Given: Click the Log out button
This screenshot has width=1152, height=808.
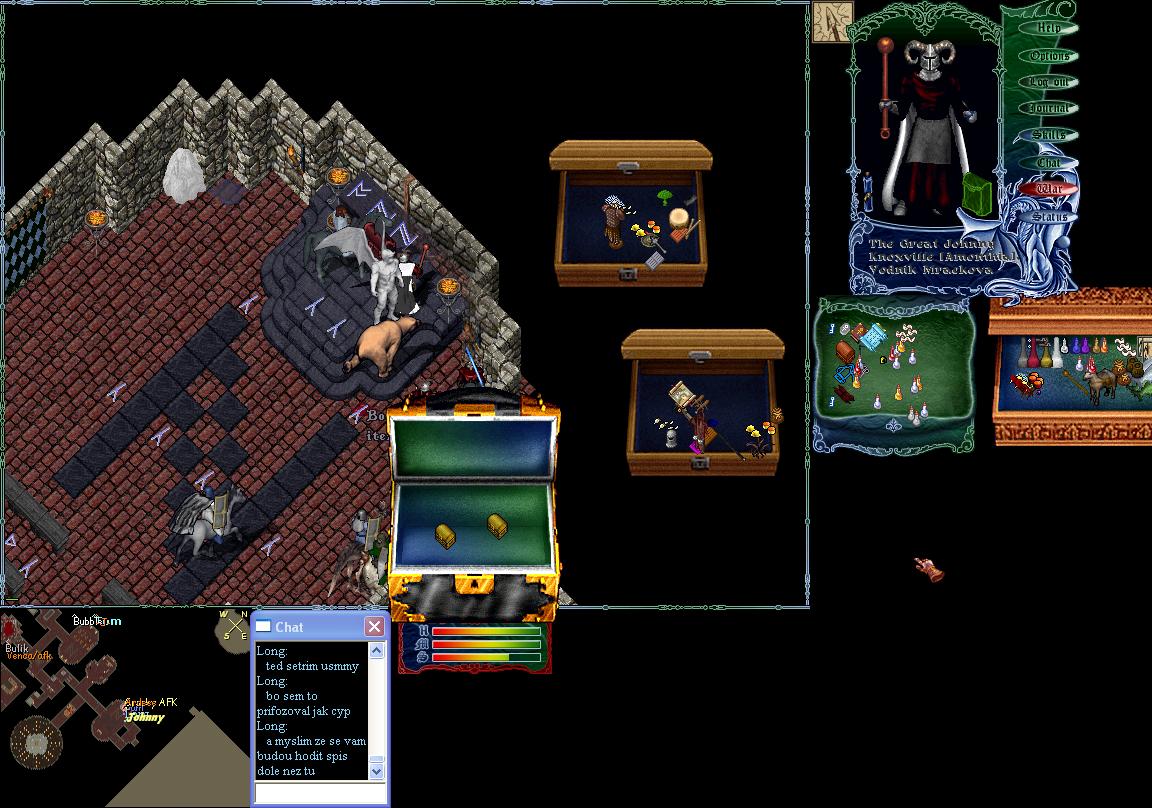Looking at the screenshot, I should pyautogui.click(x=1049, y=82).
